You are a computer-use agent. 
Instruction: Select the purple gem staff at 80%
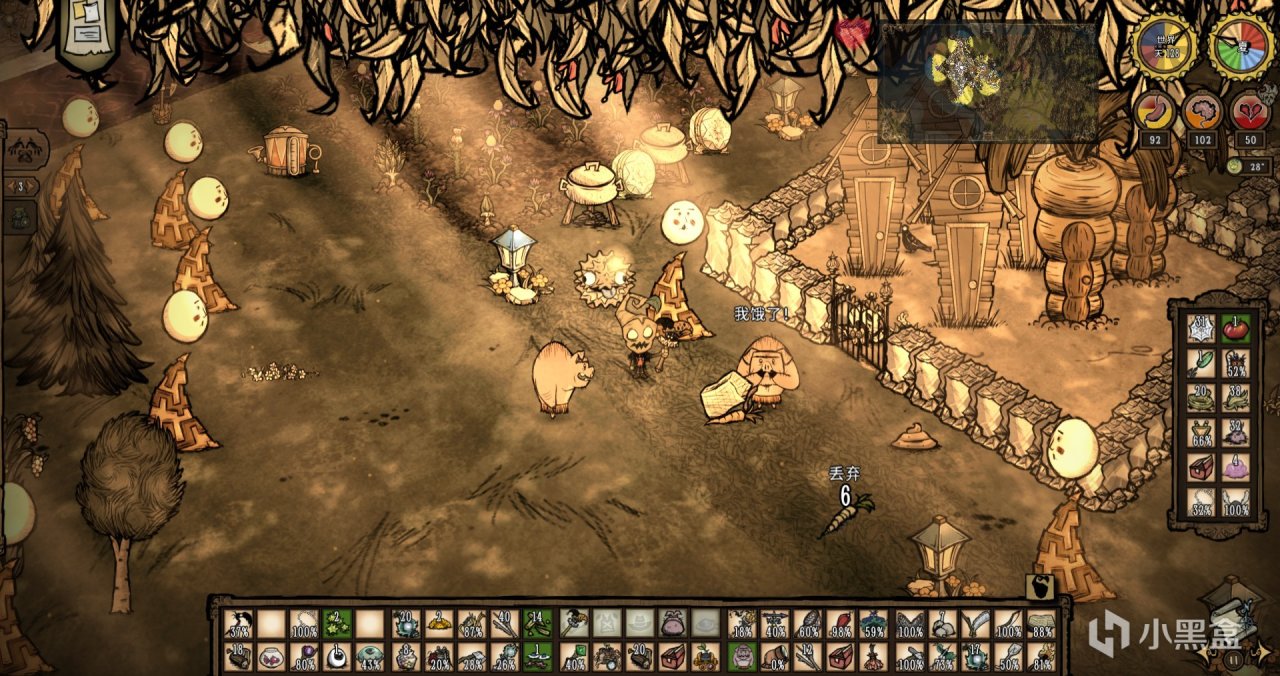303,658
